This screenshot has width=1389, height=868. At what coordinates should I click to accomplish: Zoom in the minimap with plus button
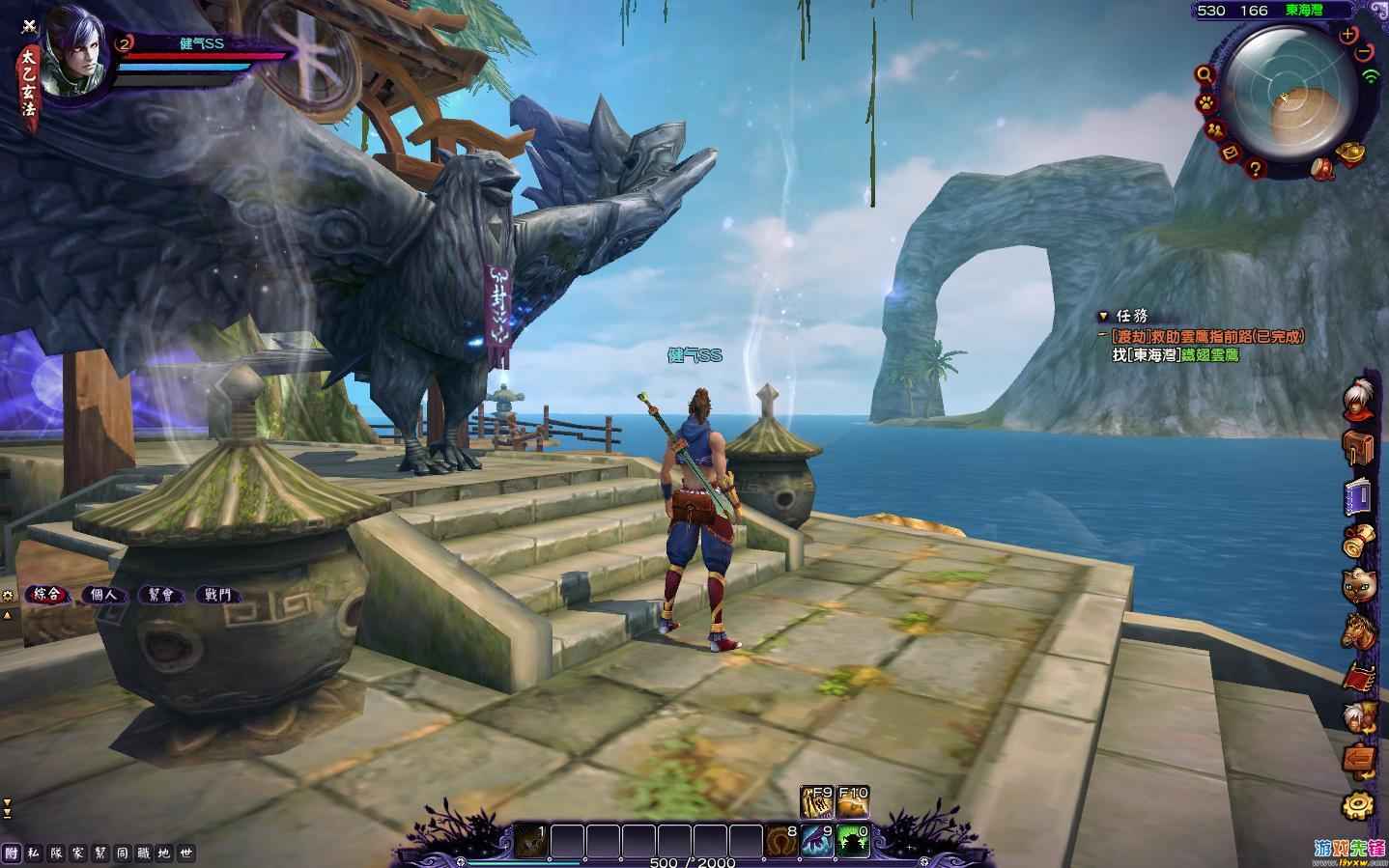pyautogui.click(x=1348, y=35)
